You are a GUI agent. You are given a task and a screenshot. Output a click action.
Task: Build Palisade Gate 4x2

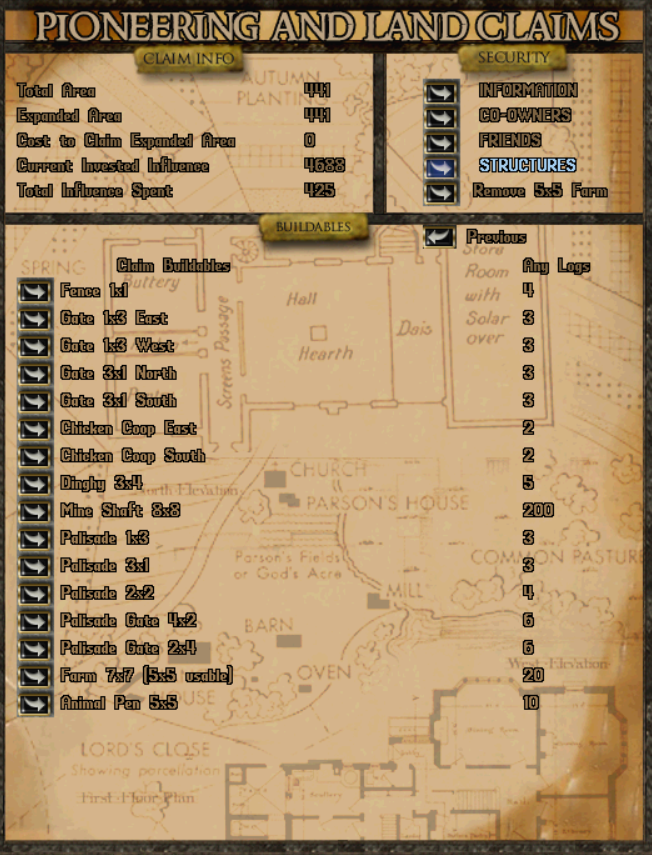pyautogui.click(x=35, y=622)
